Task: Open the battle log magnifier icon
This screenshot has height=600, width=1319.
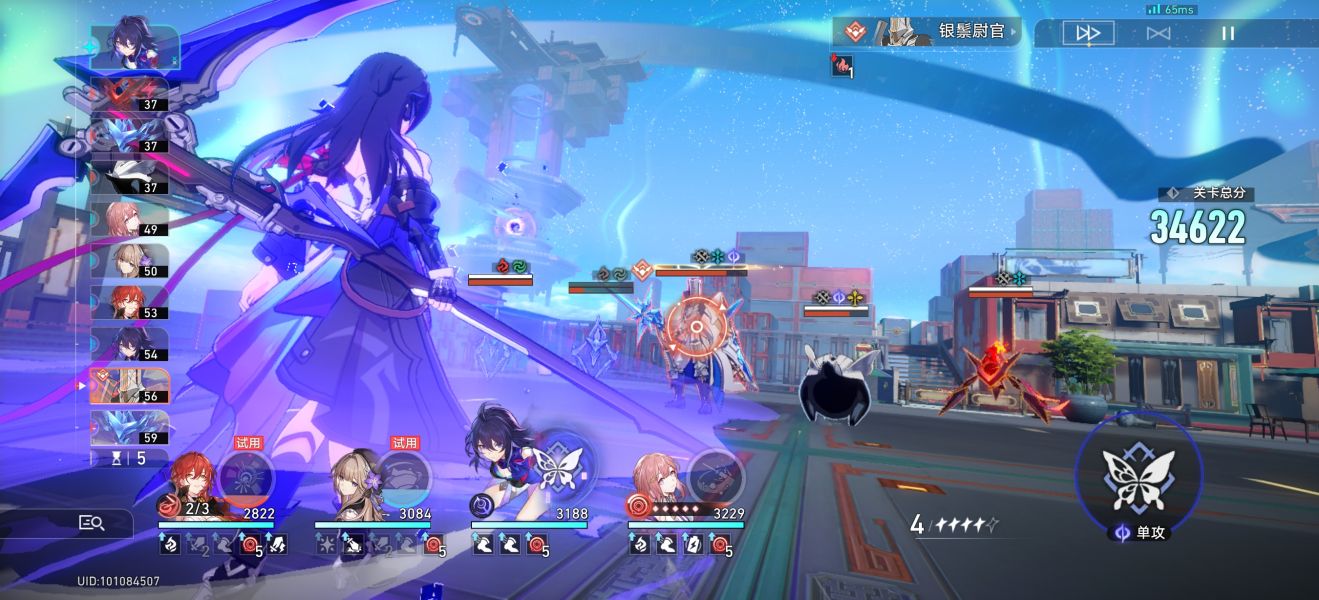Action: [x=92, y=522]
